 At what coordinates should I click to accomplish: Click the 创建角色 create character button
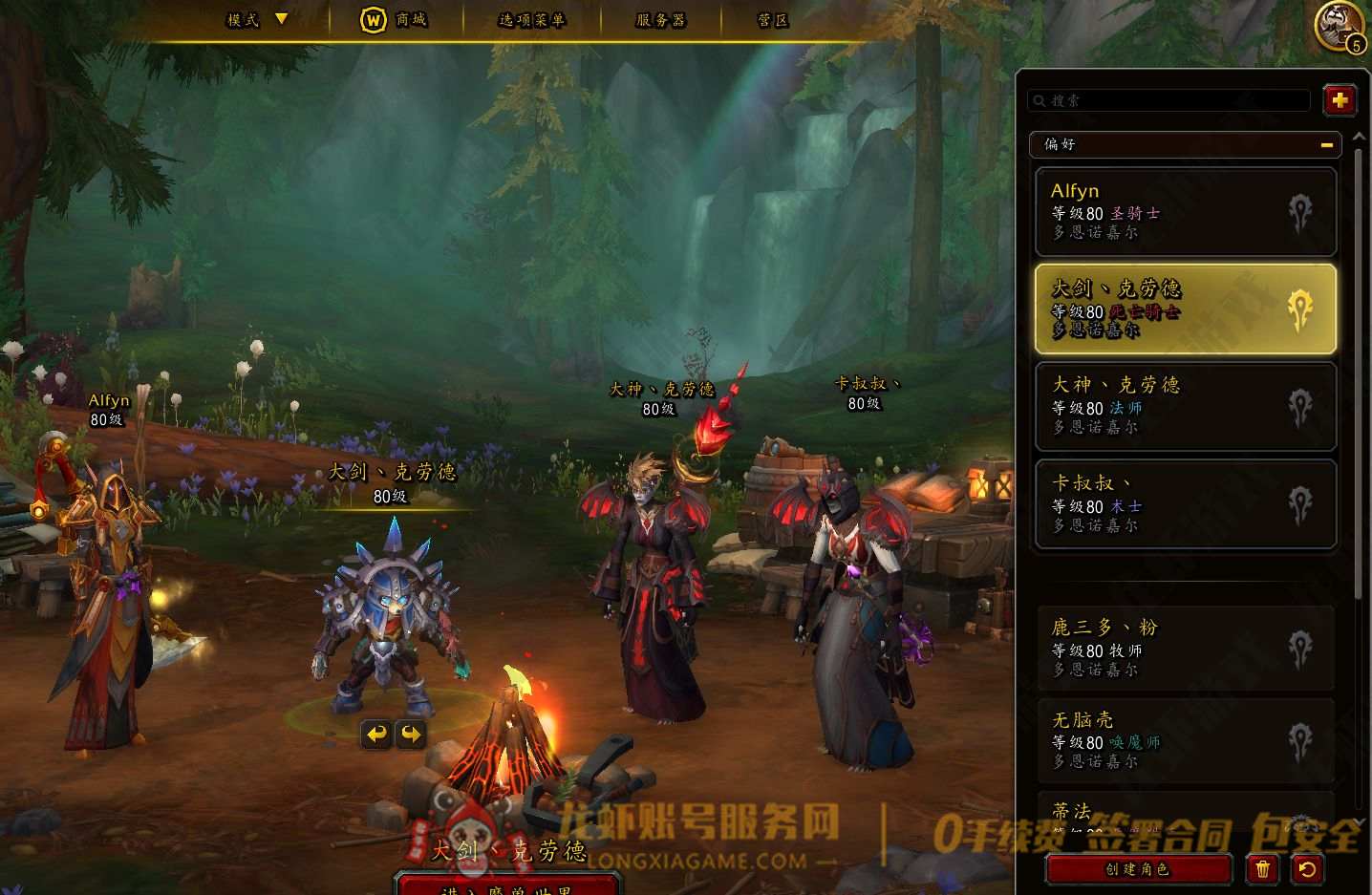click(1137, 869)
